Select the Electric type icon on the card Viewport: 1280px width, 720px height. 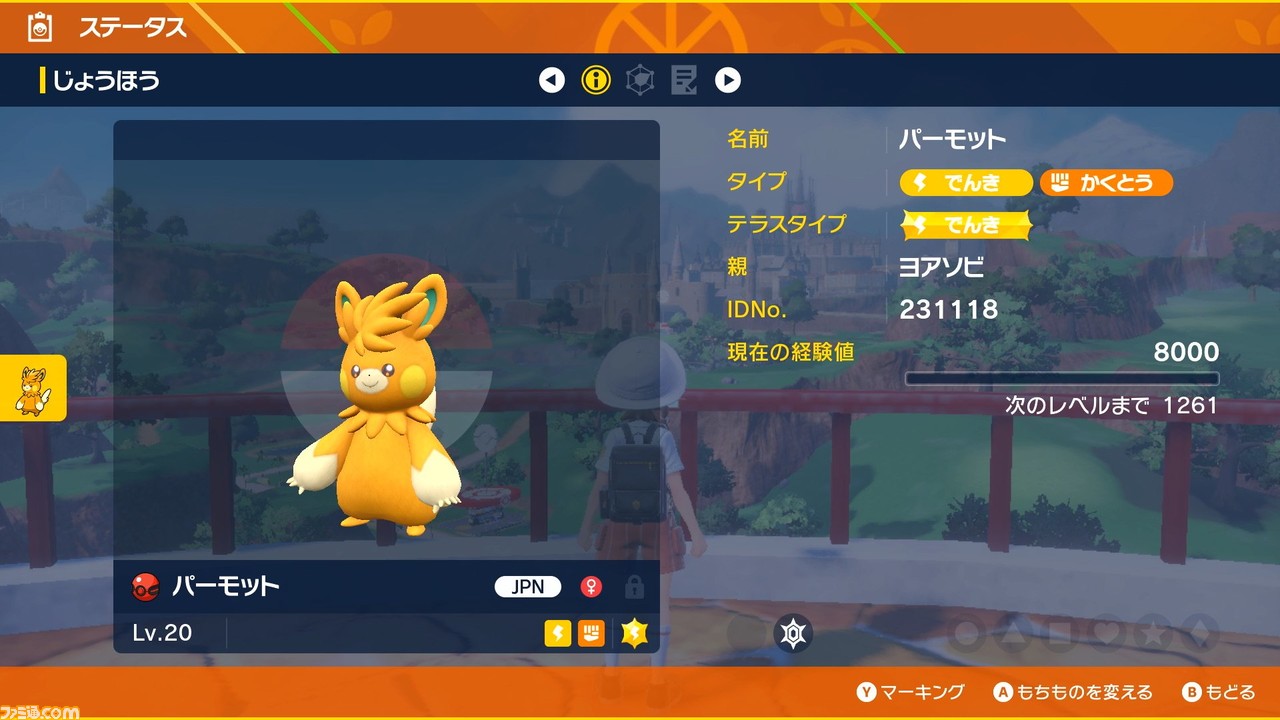[558, 633]
